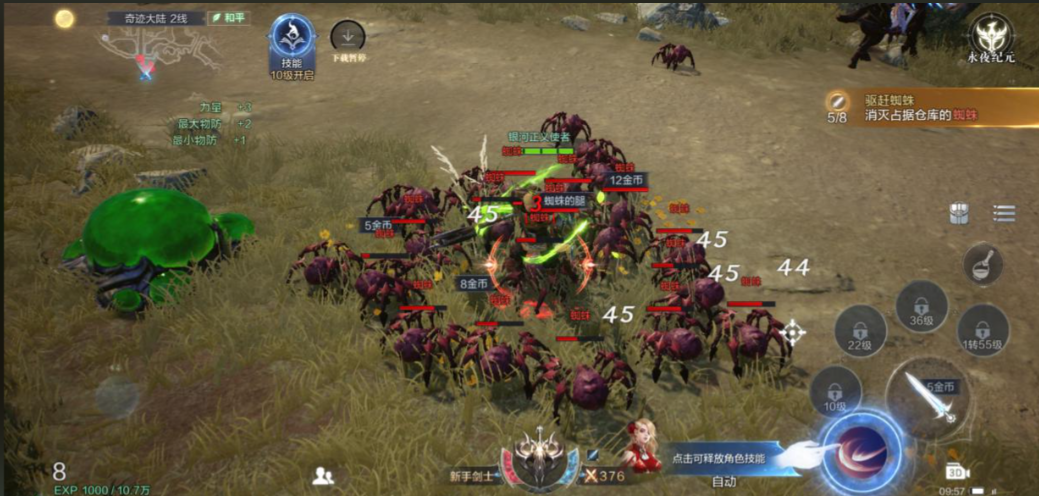
Task: Click the sun day-time icon
Action: (x=65, y=18)
